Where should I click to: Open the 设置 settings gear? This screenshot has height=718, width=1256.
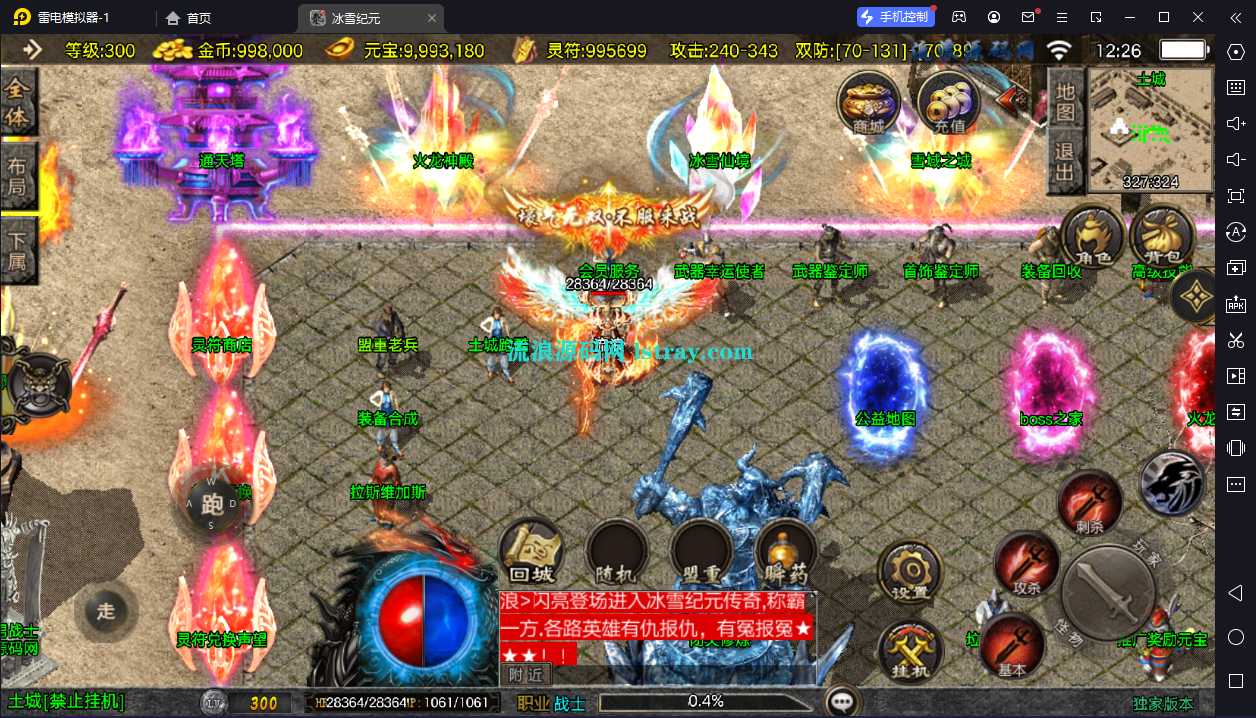click(x=910, y=573)
